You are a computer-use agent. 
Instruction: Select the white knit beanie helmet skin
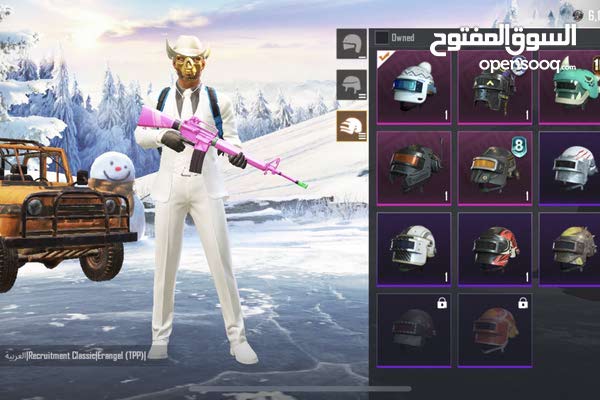tap(413, 88)
